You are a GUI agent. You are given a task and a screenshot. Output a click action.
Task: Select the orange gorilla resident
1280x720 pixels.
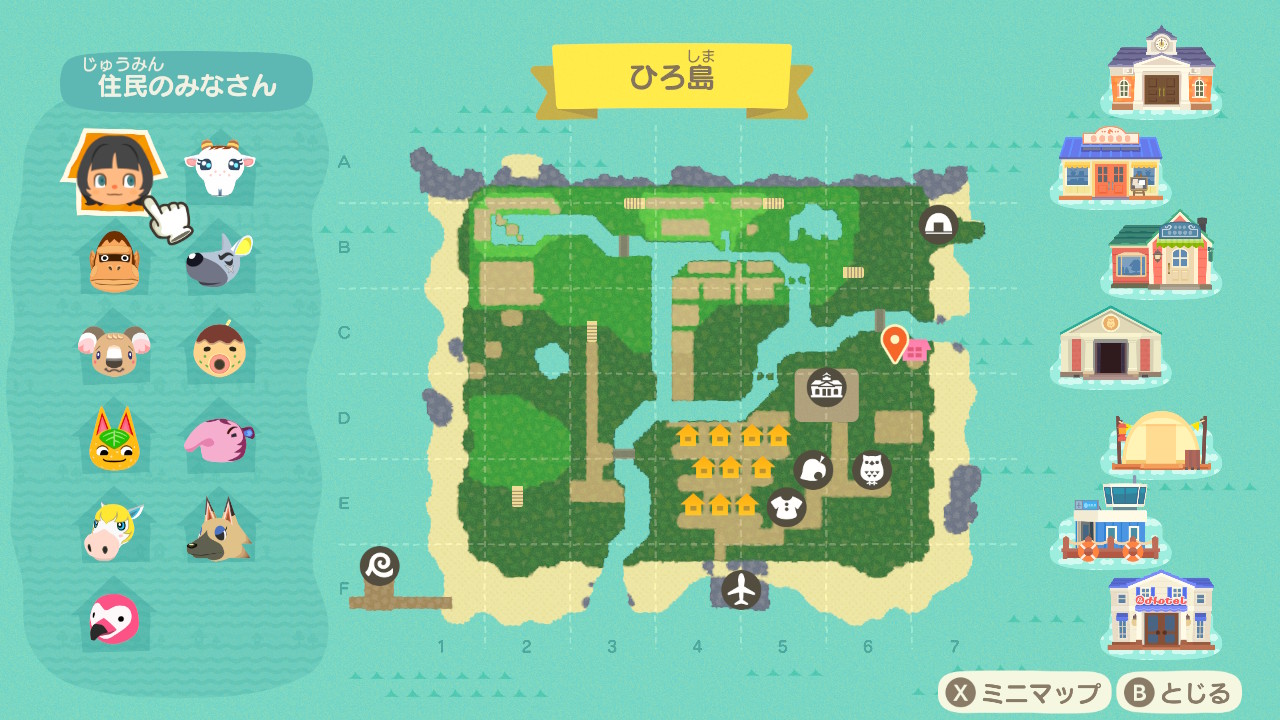click(114, 260)
